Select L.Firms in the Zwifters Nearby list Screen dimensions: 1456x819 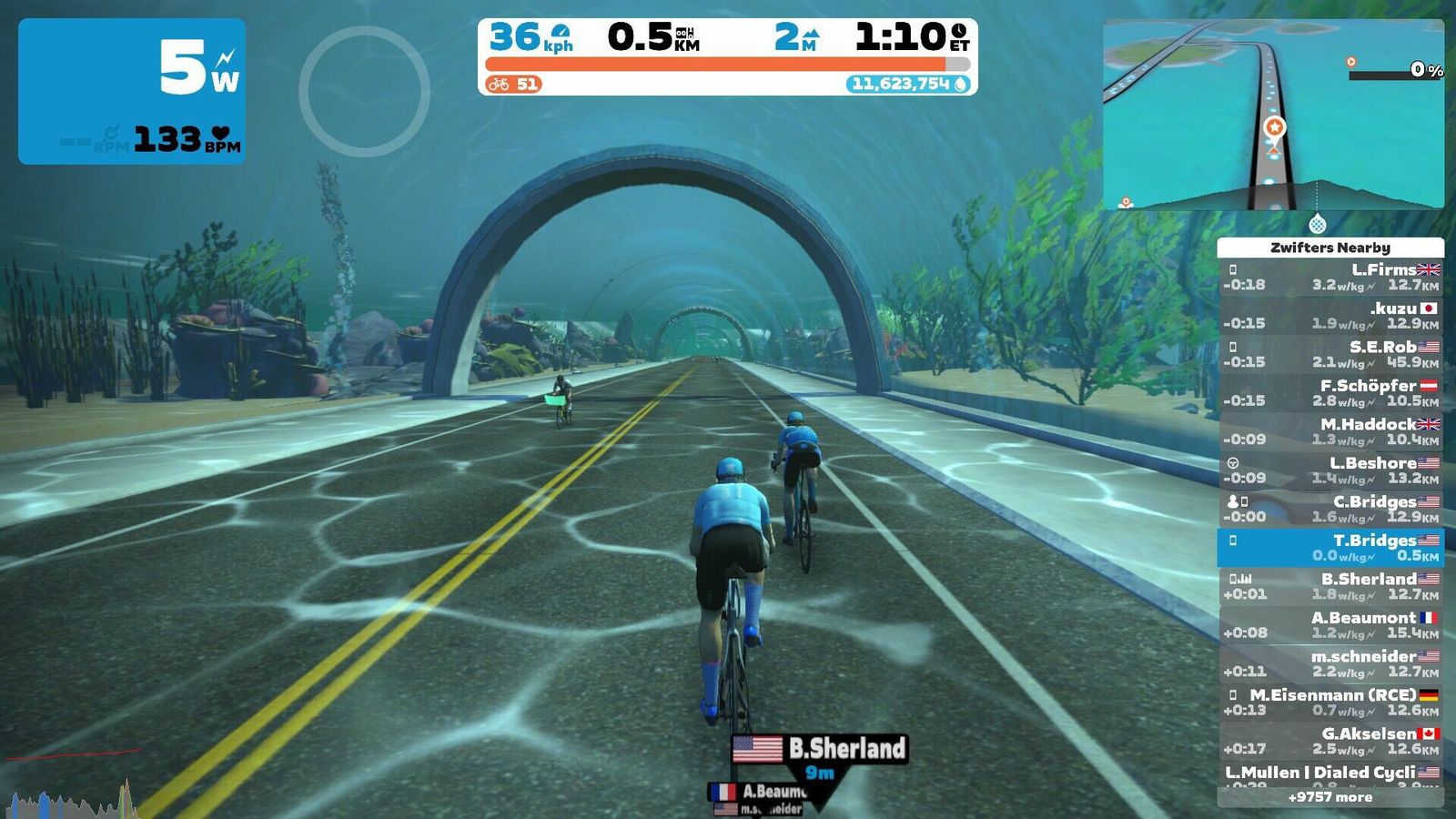click(x=1330, y=277)
